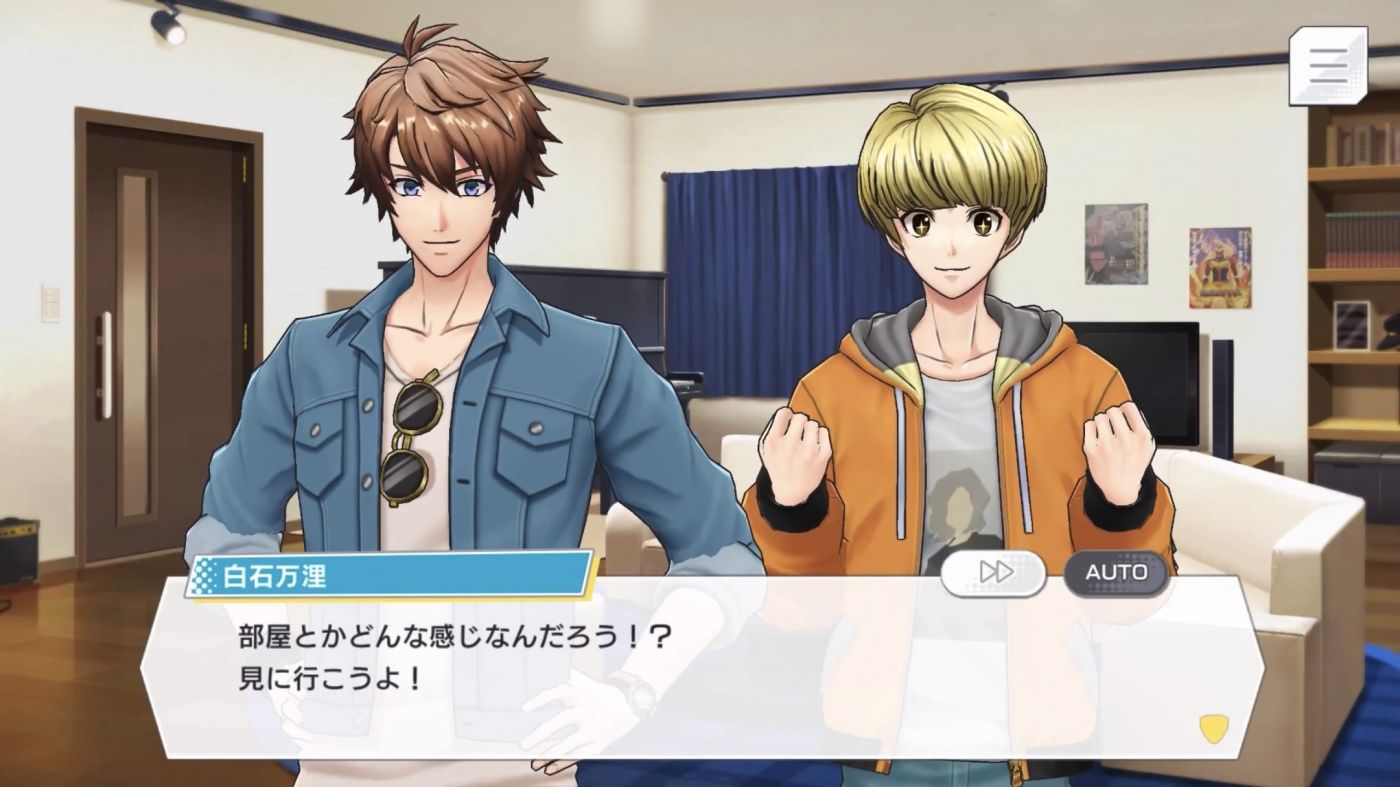
Task: Toggle AUTO dialogue playback
Action: (x=1116, y=573)
